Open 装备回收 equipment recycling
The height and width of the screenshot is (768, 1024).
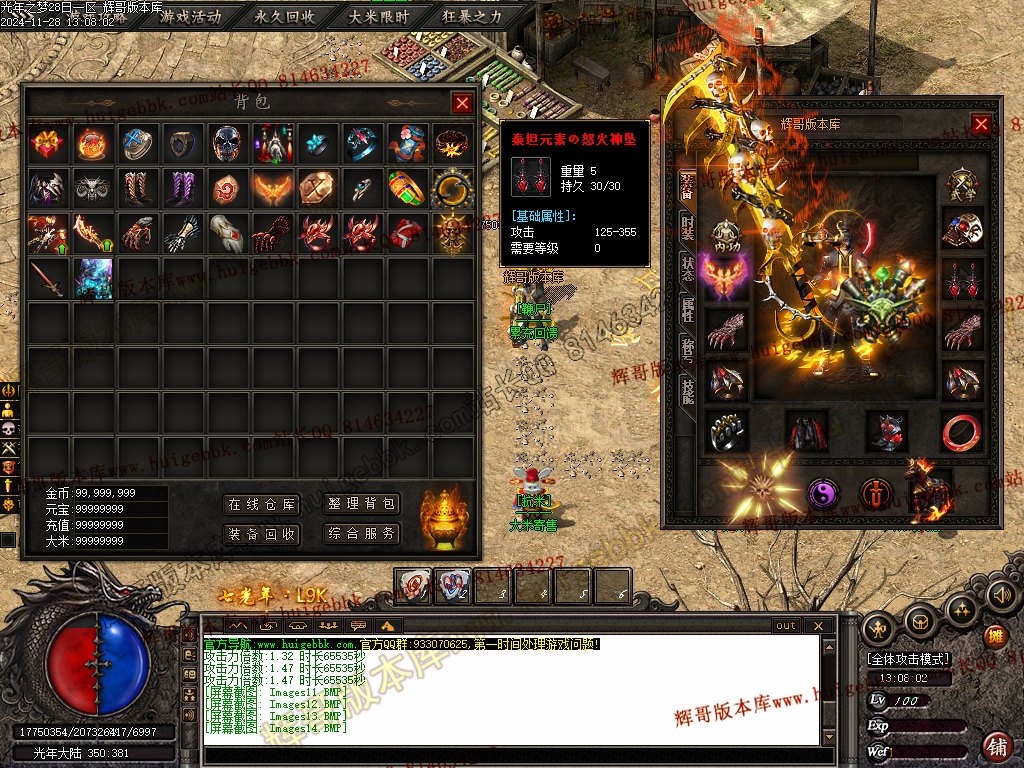click(x=262, y=534)
